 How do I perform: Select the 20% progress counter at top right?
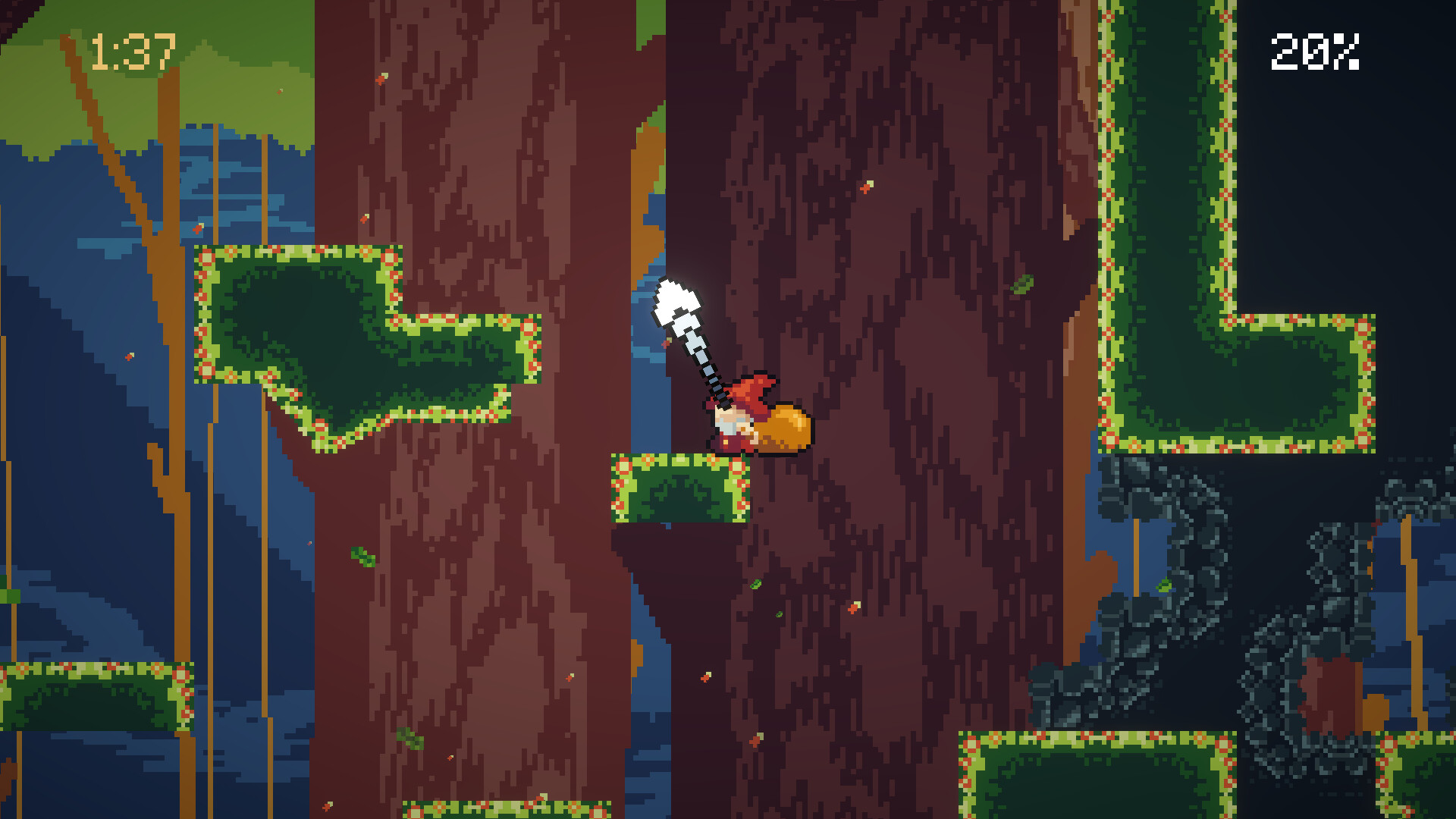(x=1314, y=53)
